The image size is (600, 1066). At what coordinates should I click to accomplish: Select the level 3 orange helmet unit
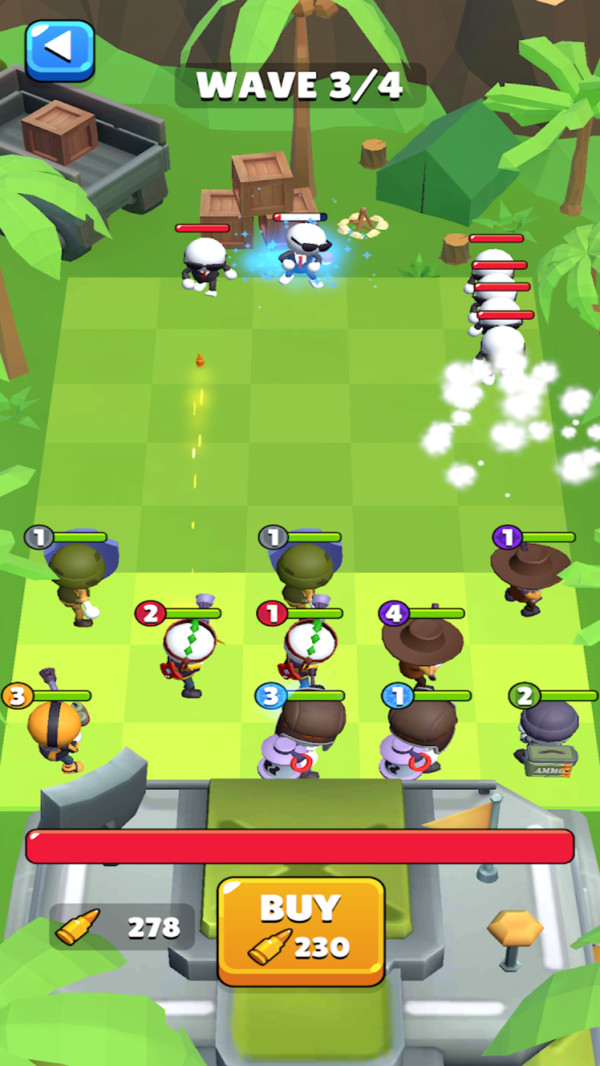[55, 732]
